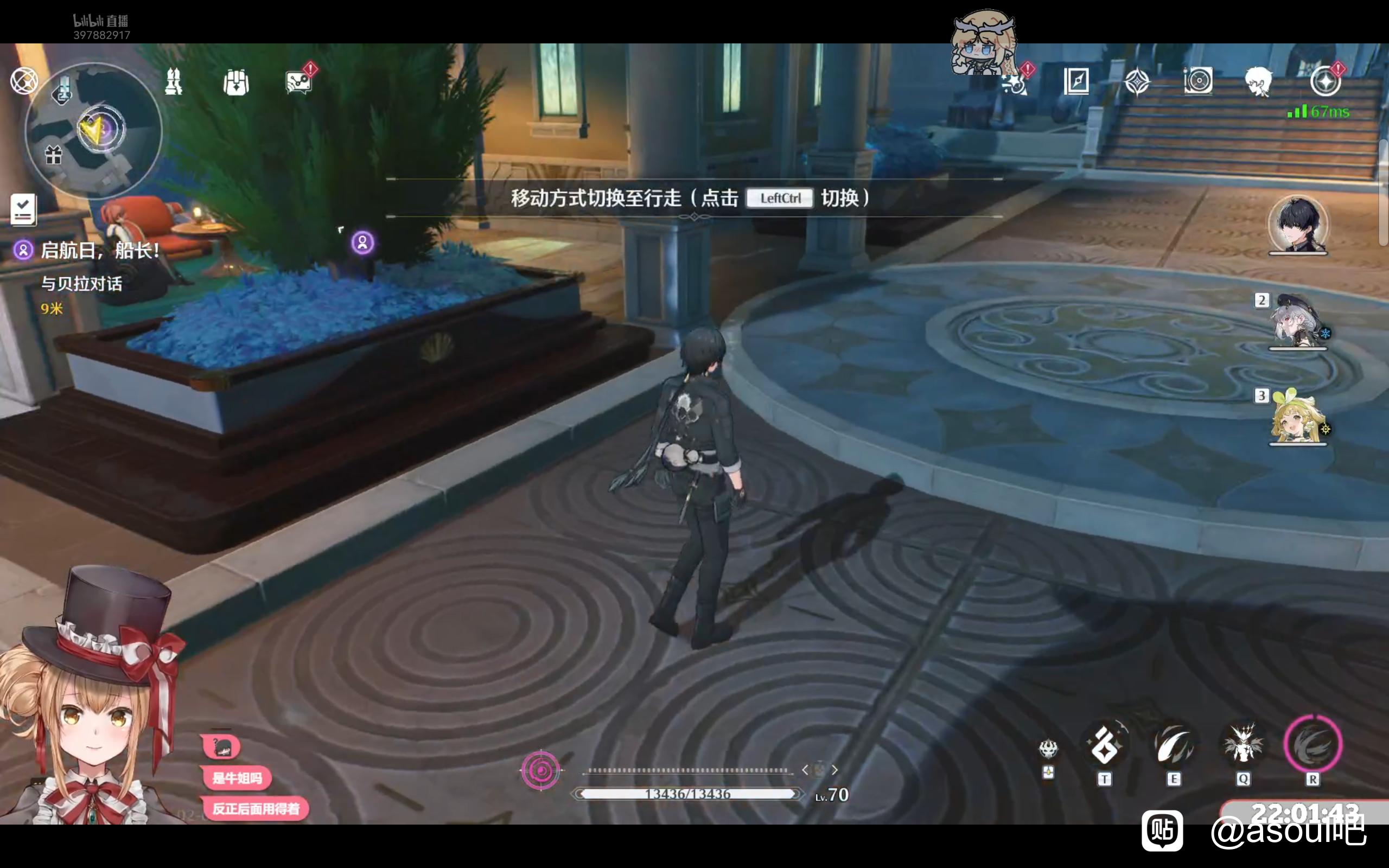Open the quest checklist icon

23,209
